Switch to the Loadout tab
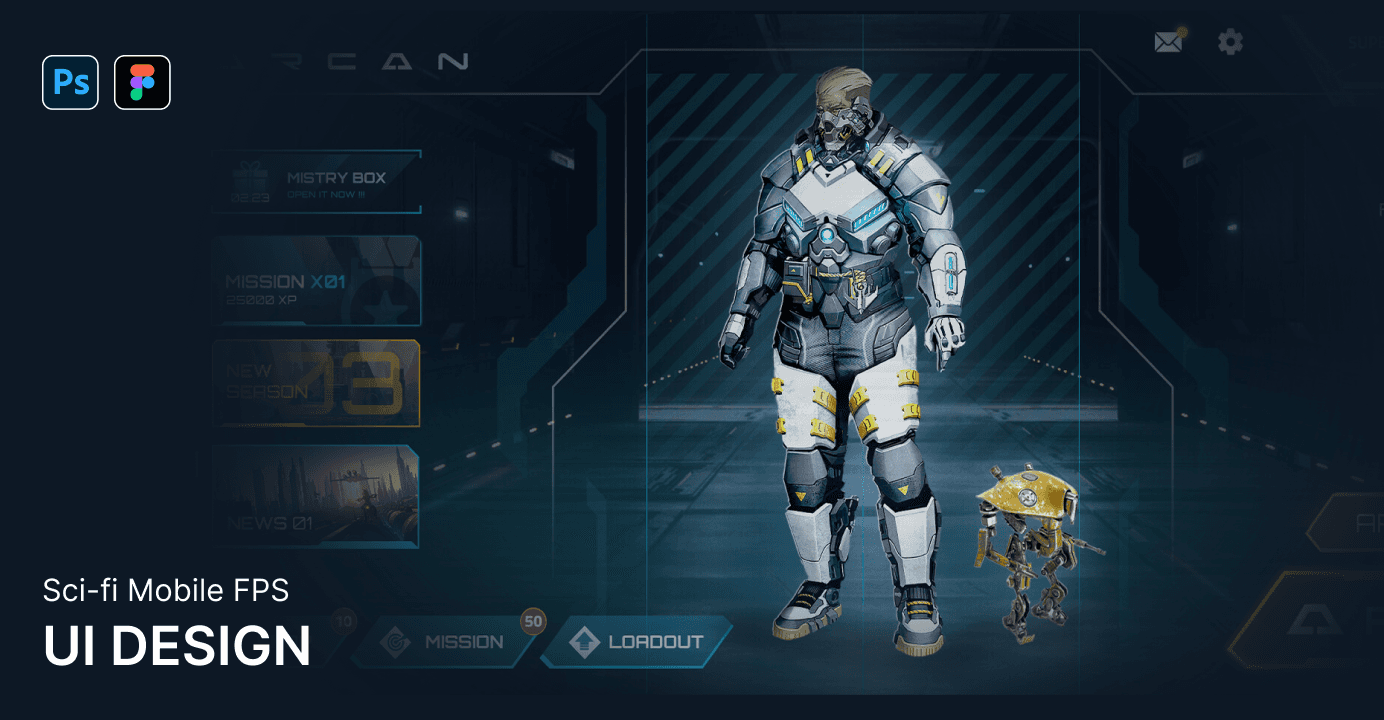 (x=638, y=642)
